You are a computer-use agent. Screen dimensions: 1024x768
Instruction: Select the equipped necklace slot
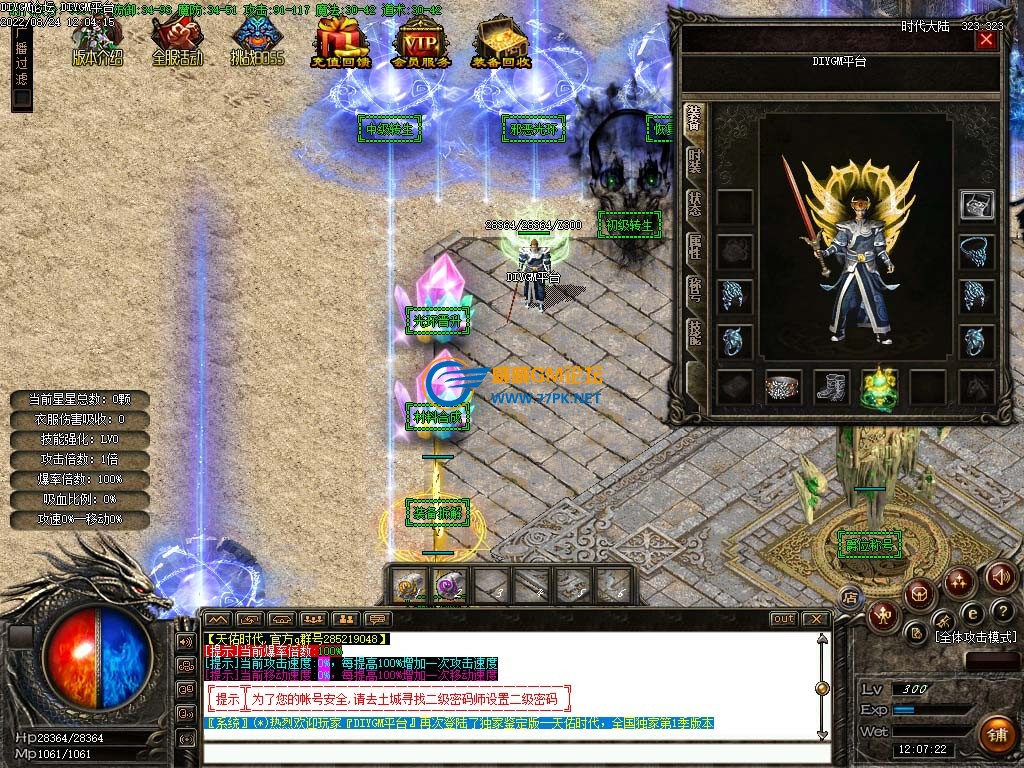[x=976, y=251]
